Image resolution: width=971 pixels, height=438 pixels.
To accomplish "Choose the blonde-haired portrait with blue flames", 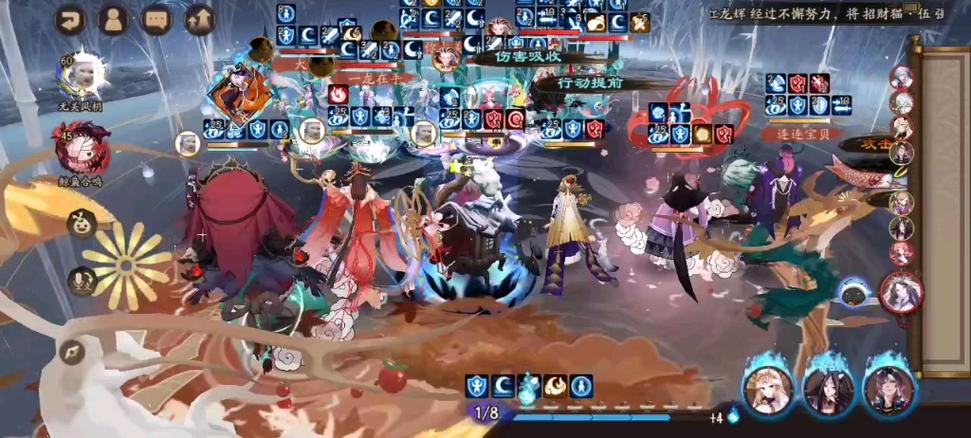I will (768, 390).
